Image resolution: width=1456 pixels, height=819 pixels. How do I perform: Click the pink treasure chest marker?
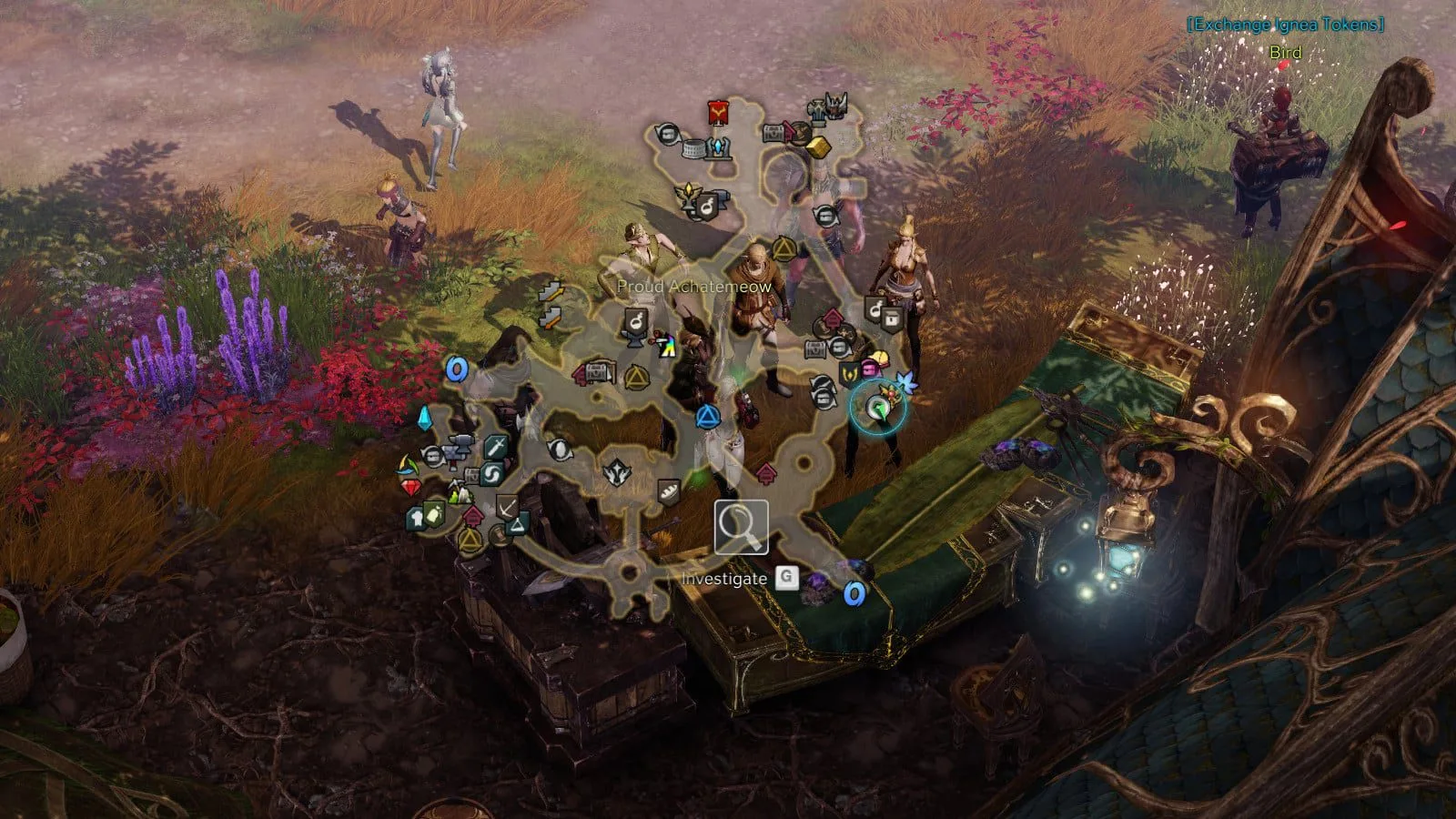(x=868, y=369)
